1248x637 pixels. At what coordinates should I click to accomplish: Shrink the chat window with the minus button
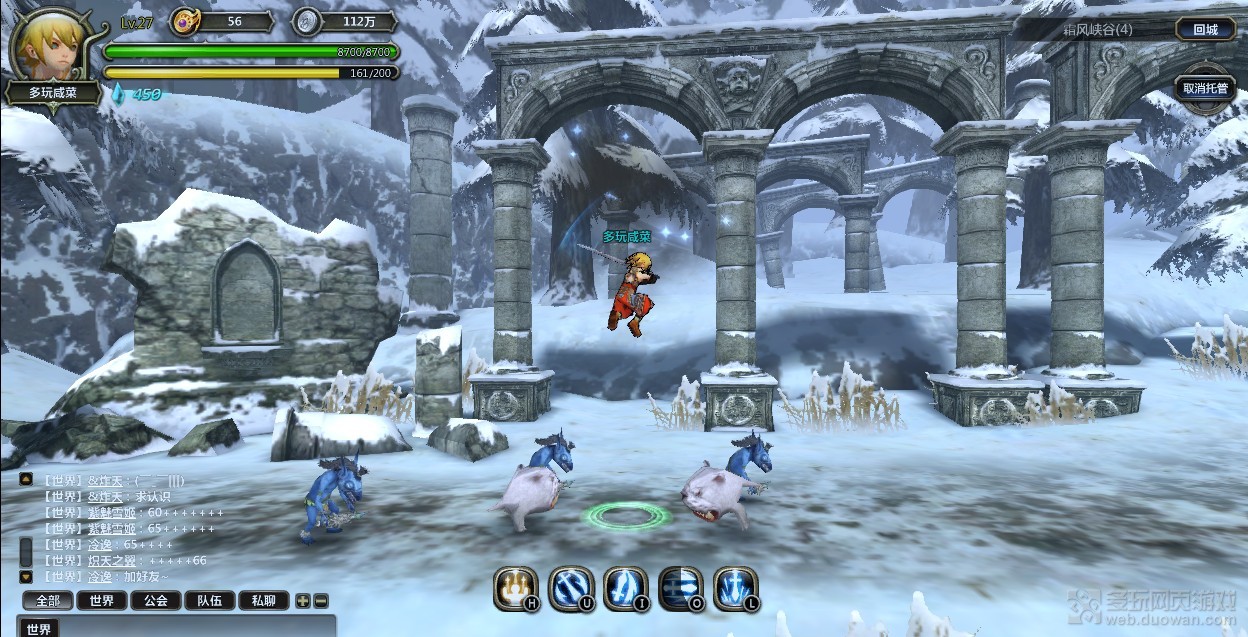tap(320, 601)
